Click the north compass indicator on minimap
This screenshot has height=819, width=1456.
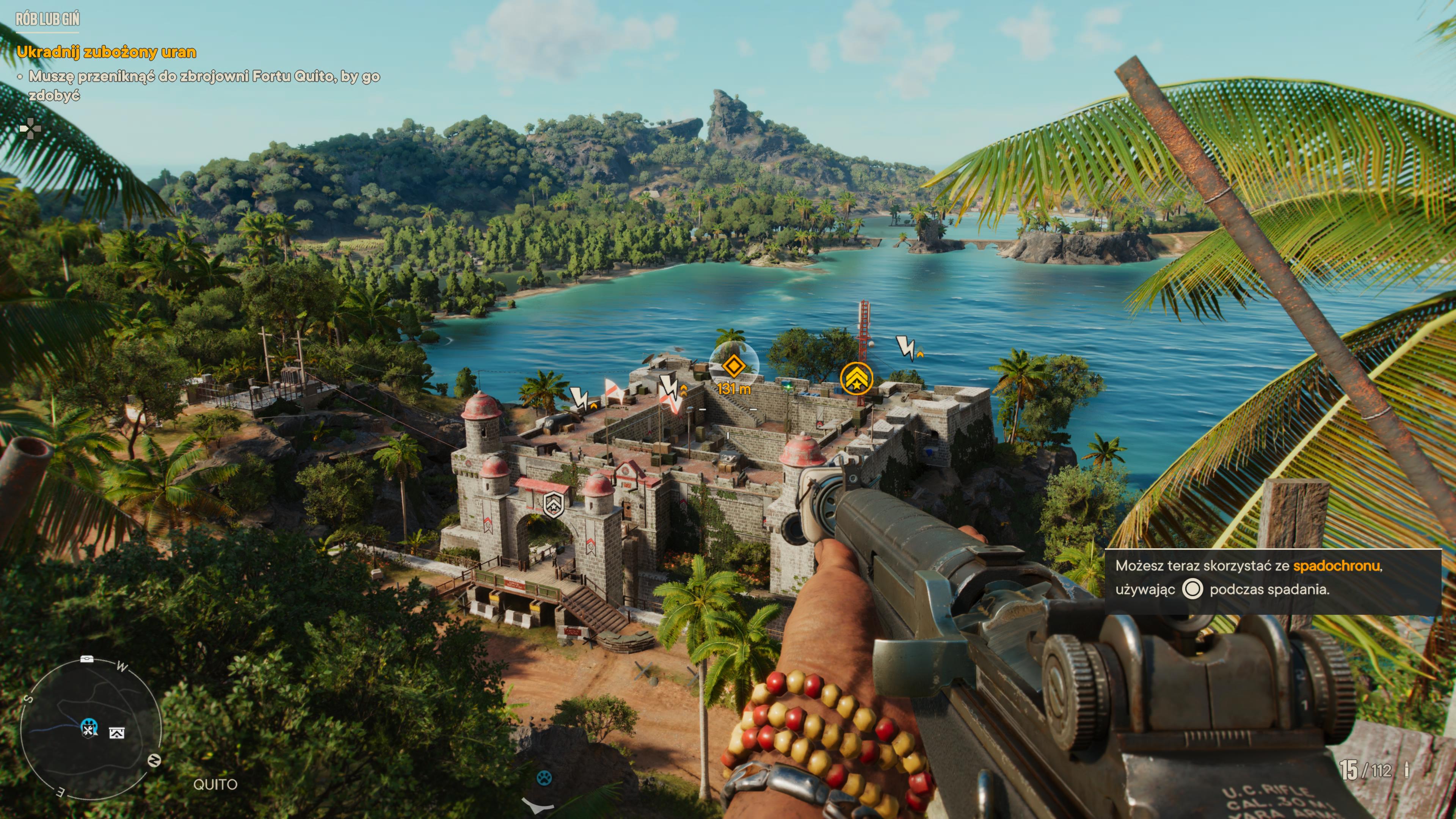coord(154,760)
